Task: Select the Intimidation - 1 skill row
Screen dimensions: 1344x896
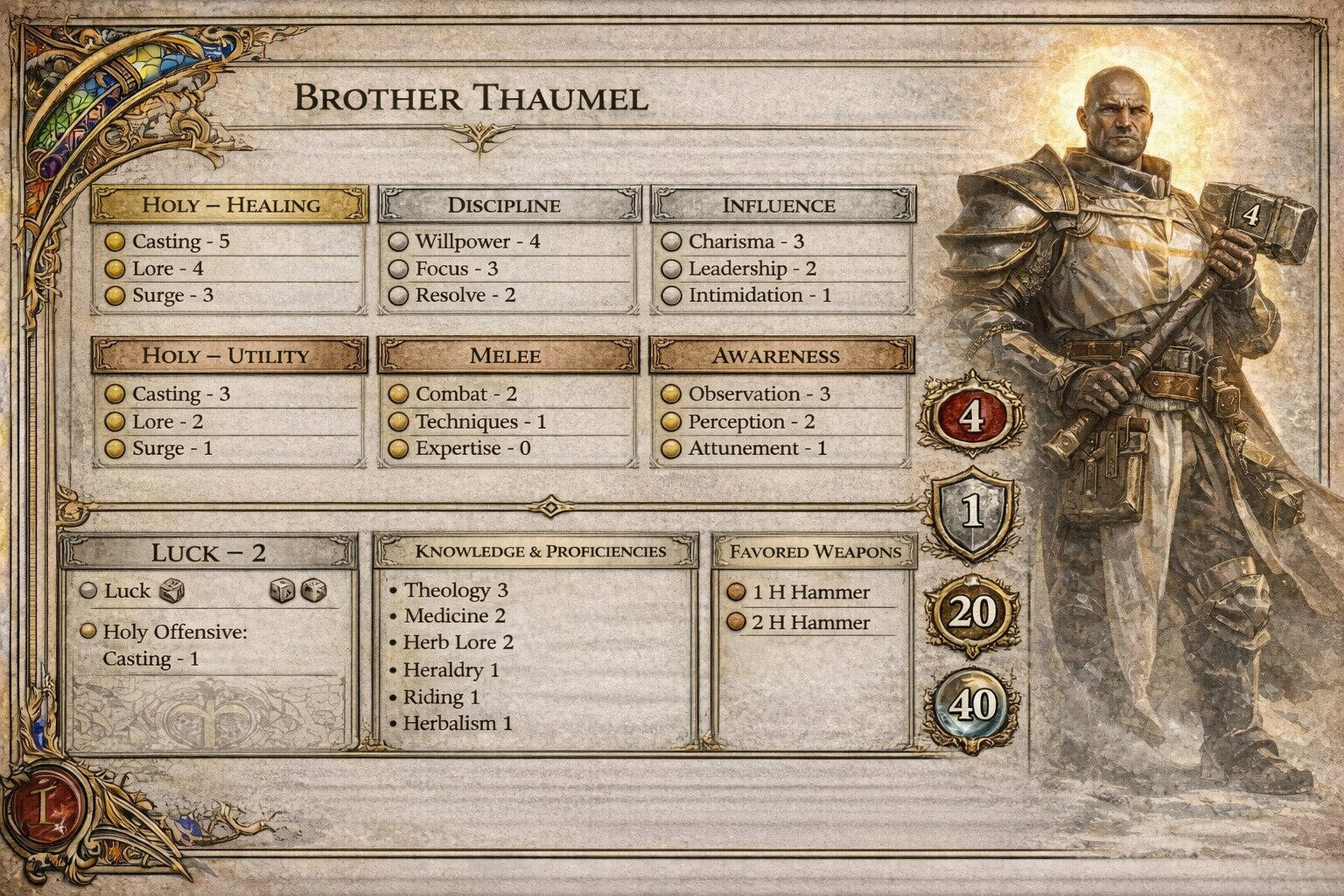Action: (759, 296)
